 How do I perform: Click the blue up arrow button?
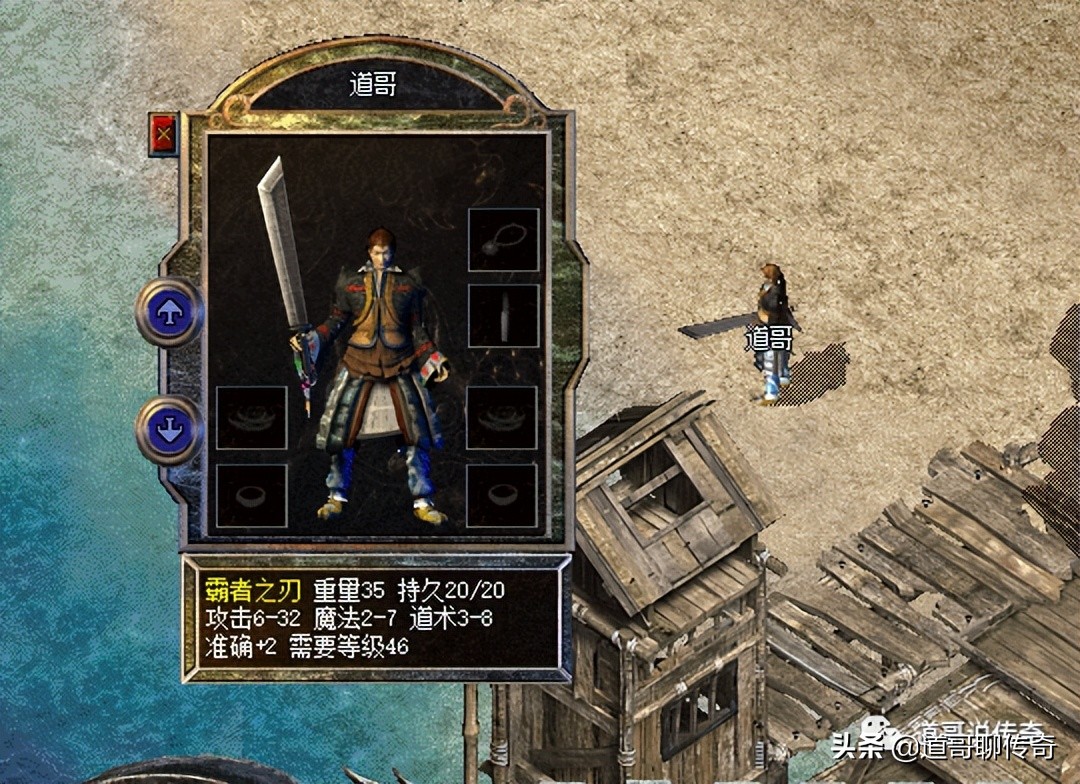[169, 312]
